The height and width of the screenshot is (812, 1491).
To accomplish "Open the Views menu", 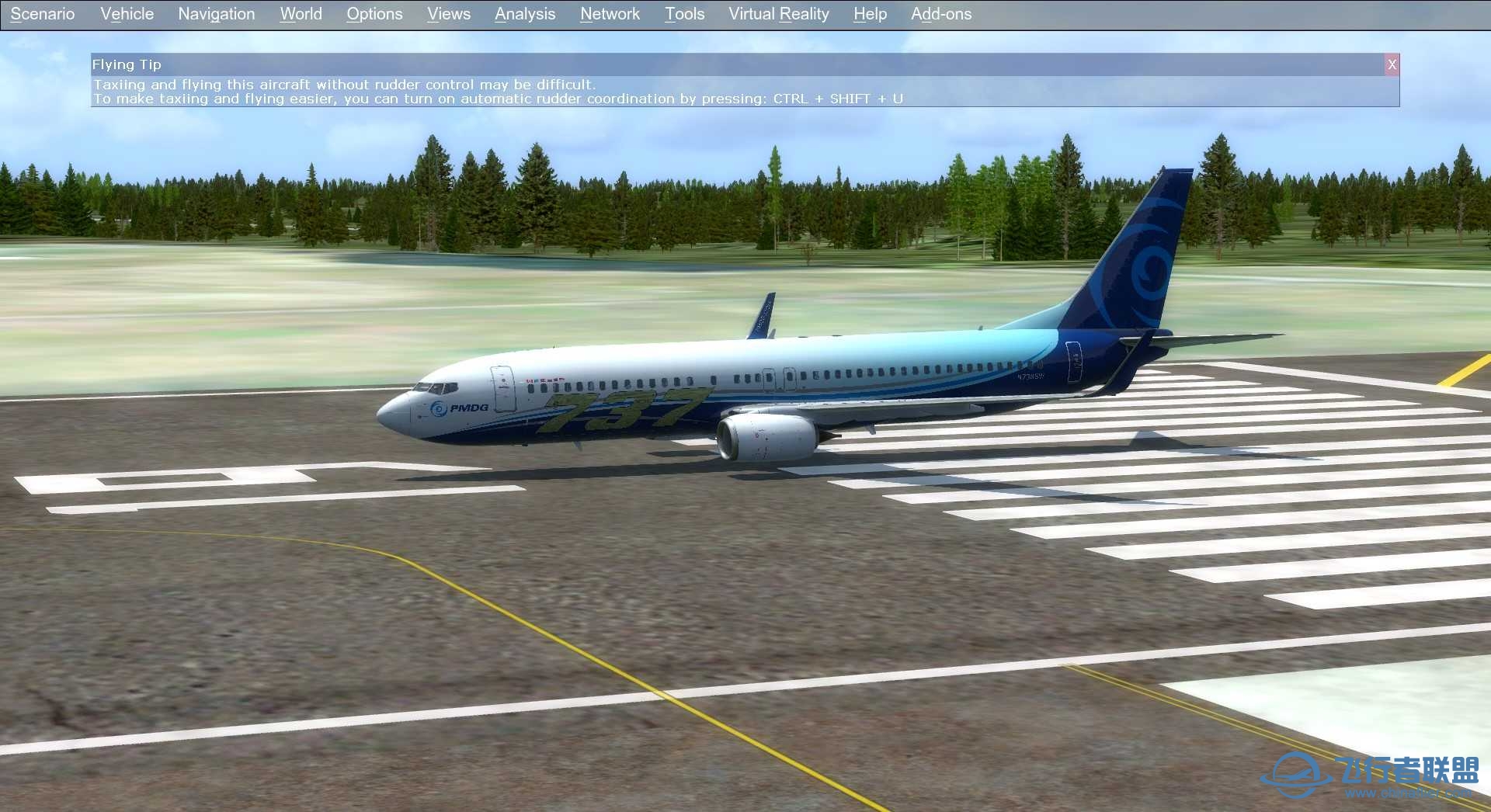I will [448, 13].
